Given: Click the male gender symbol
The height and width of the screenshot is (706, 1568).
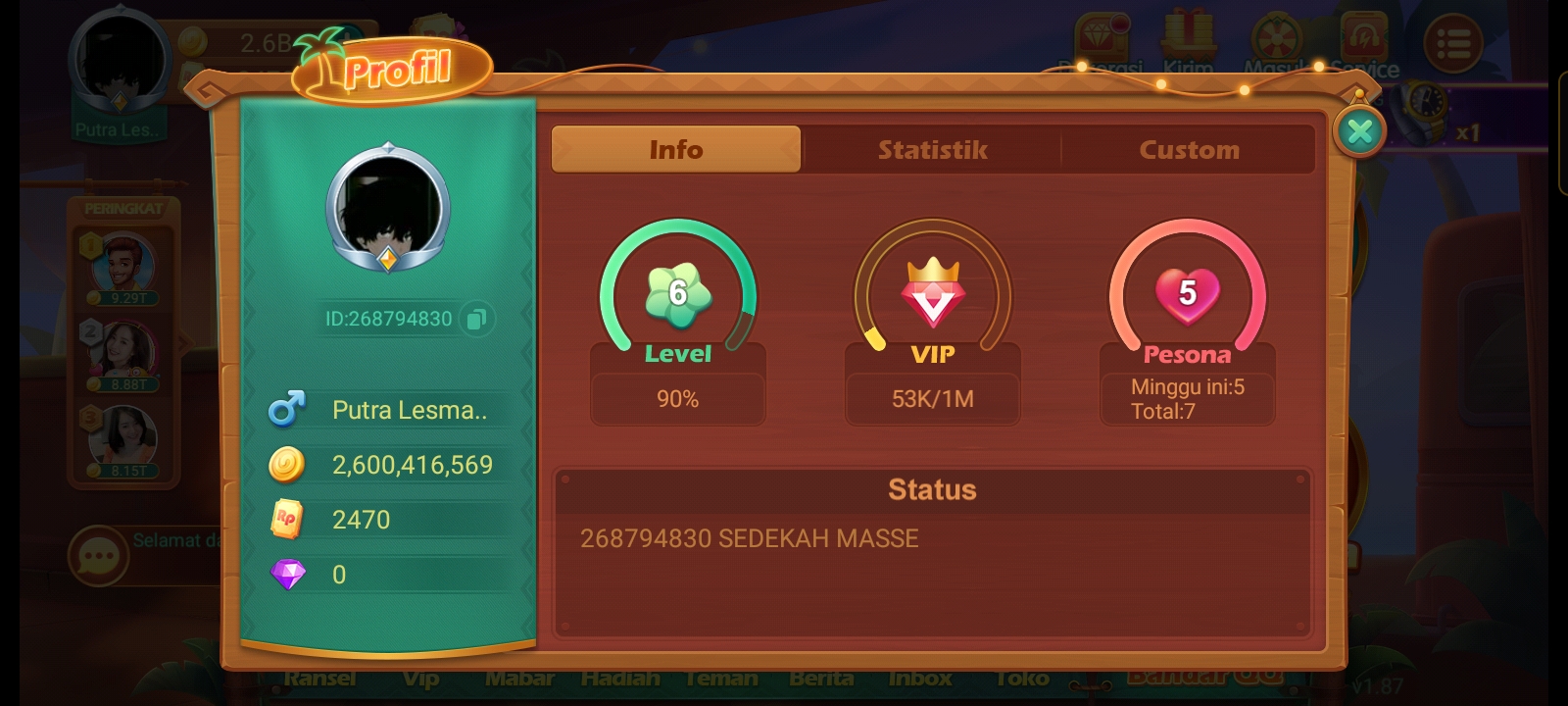Looking at the screenshot, I should (285, 410).
